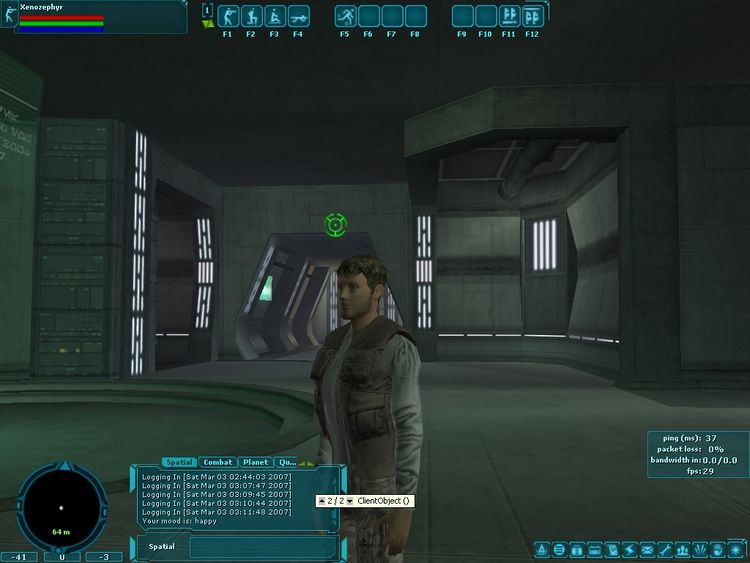Choose the sitting posture icon on F3
This screenshot has width=750, height=563.
click(x=274, y=17)
